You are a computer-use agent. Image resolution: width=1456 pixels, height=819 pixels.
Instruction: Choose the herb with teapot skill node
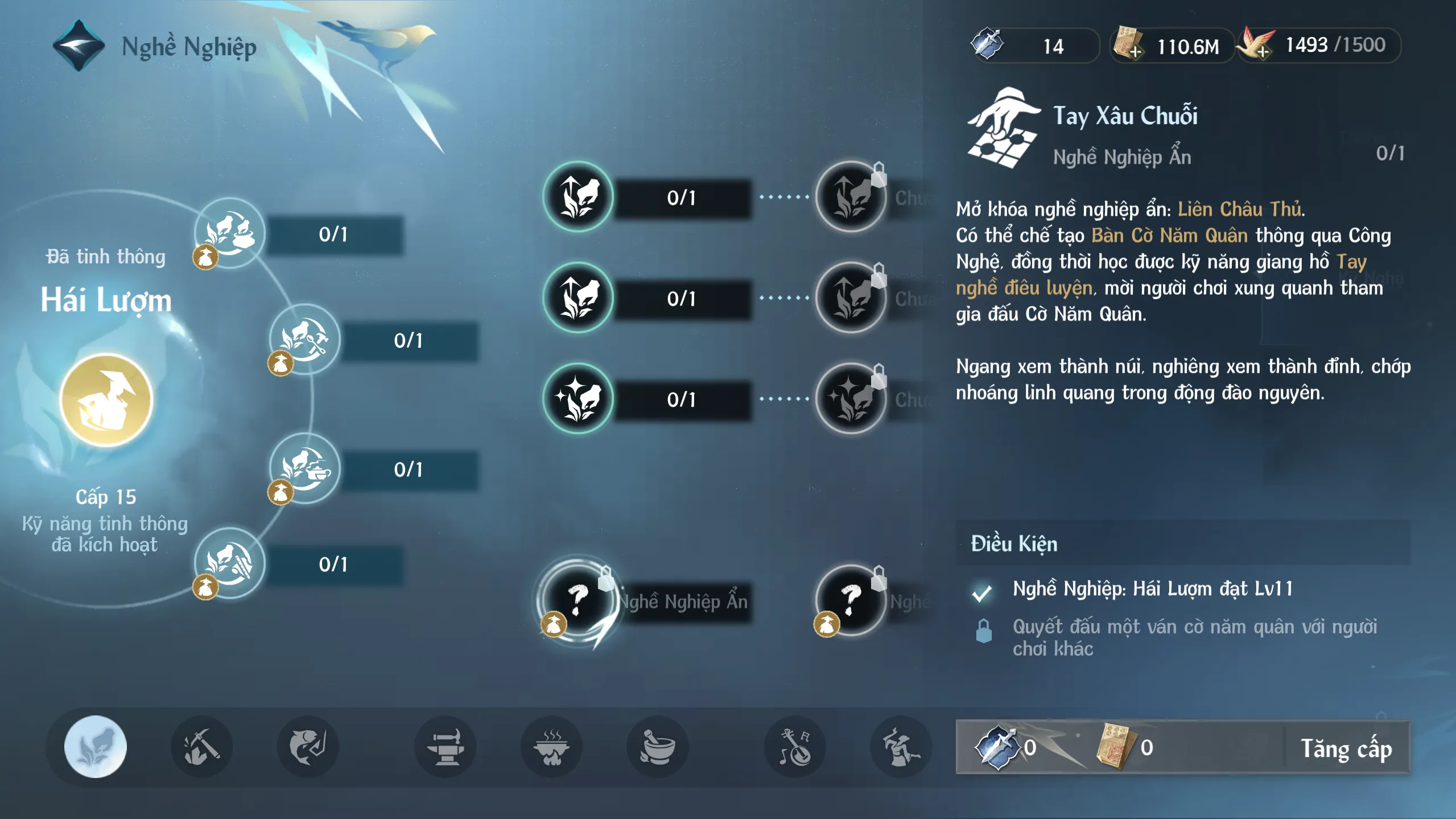305,468
